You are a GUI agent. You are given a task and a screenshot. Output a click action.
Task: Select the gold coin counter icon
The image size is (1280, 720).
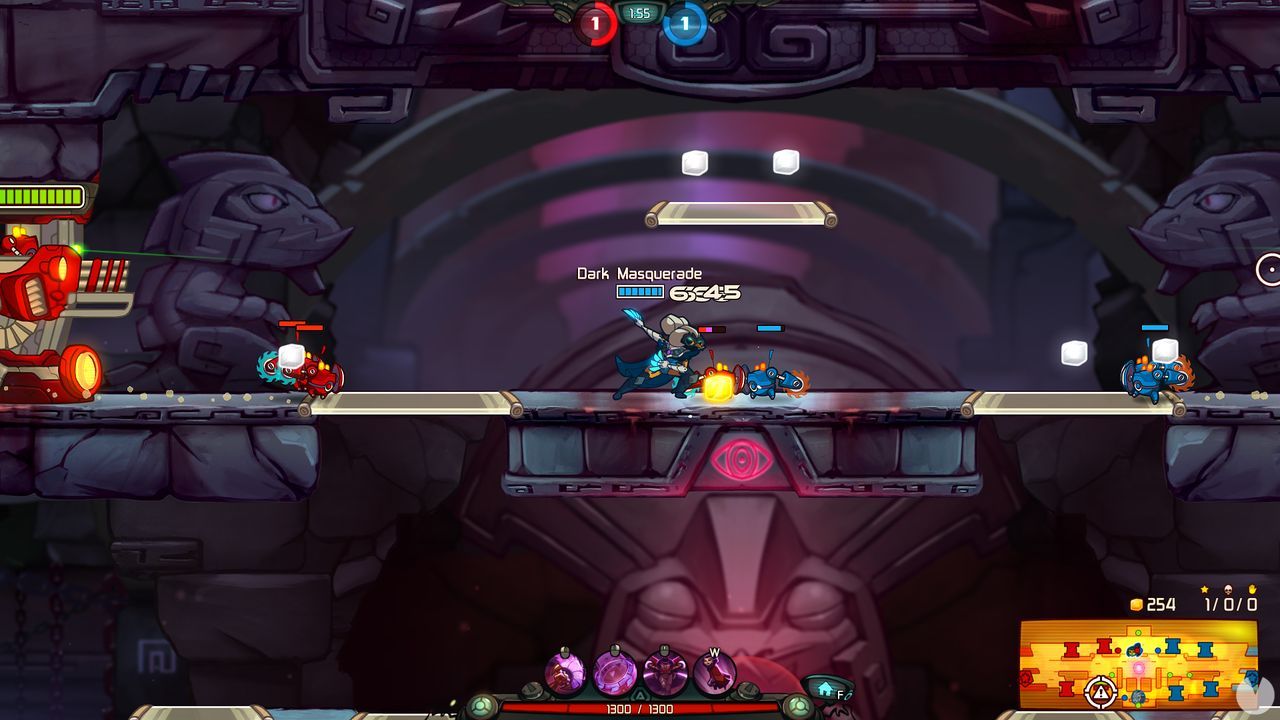[x=1137, y=603]
